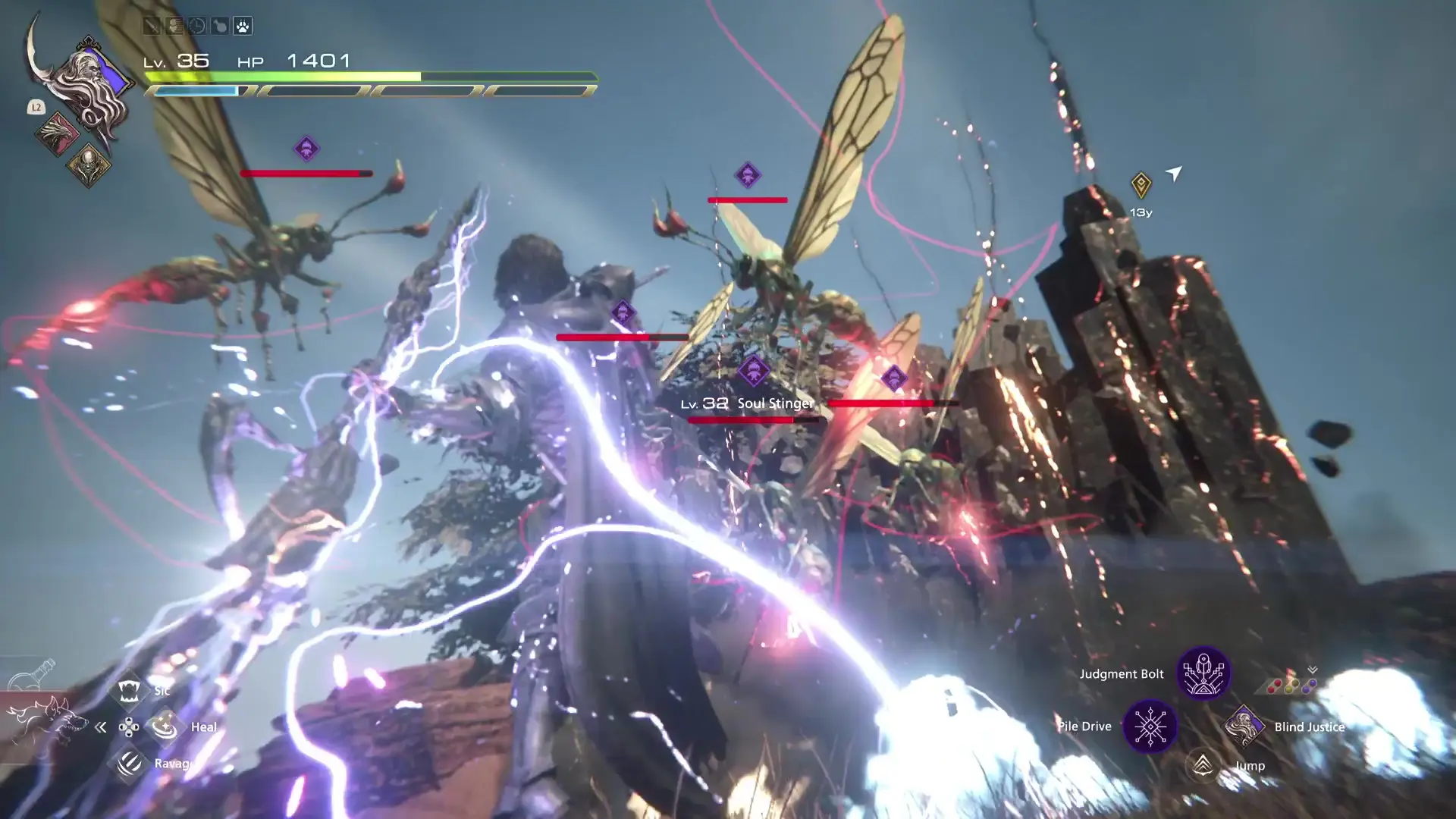Toggle the clock status icon
Image resolution: width=1456 pixels, height=819 pixels.
(x=196, y=27)
